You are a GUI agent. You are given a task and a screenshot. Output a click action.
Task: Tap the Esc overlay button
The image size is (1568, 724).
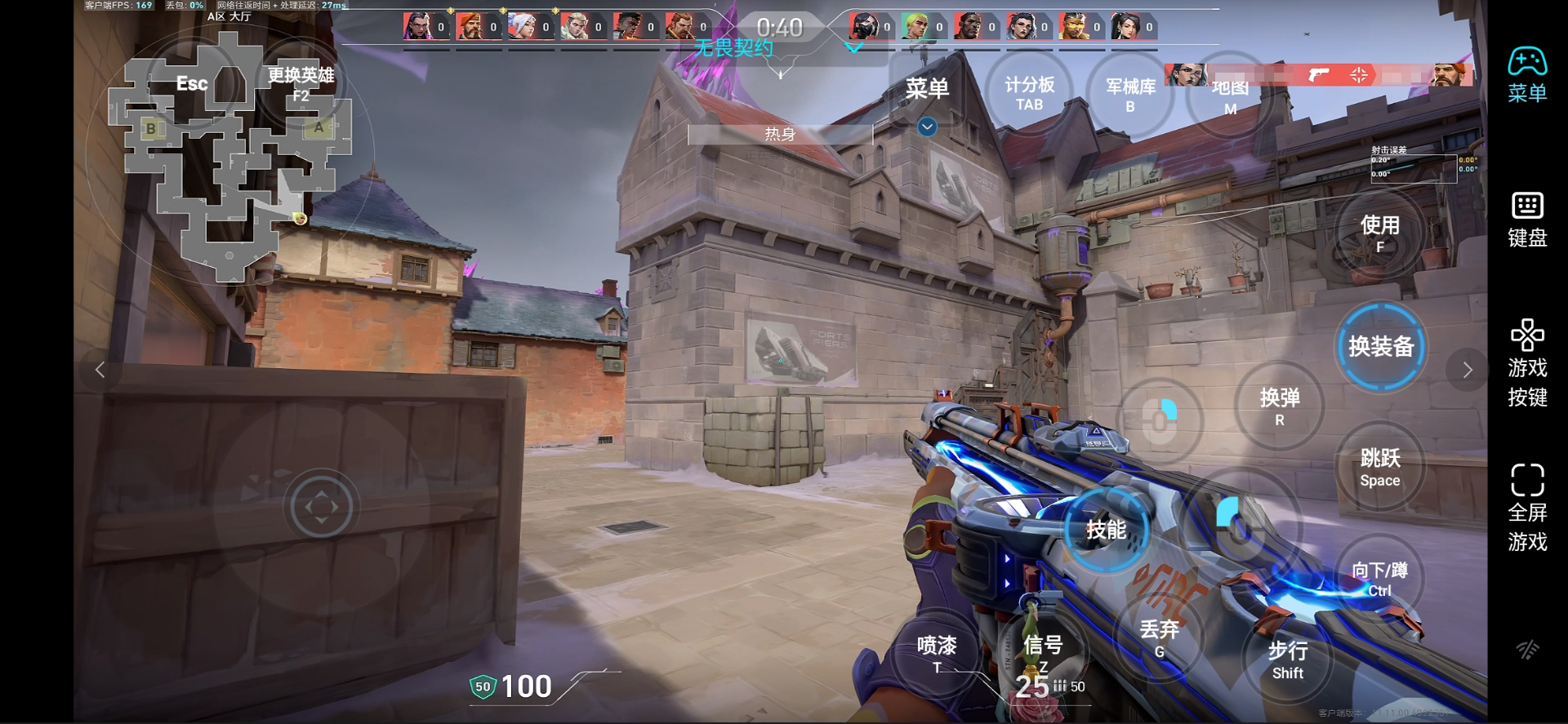click(x=193, y=84)
